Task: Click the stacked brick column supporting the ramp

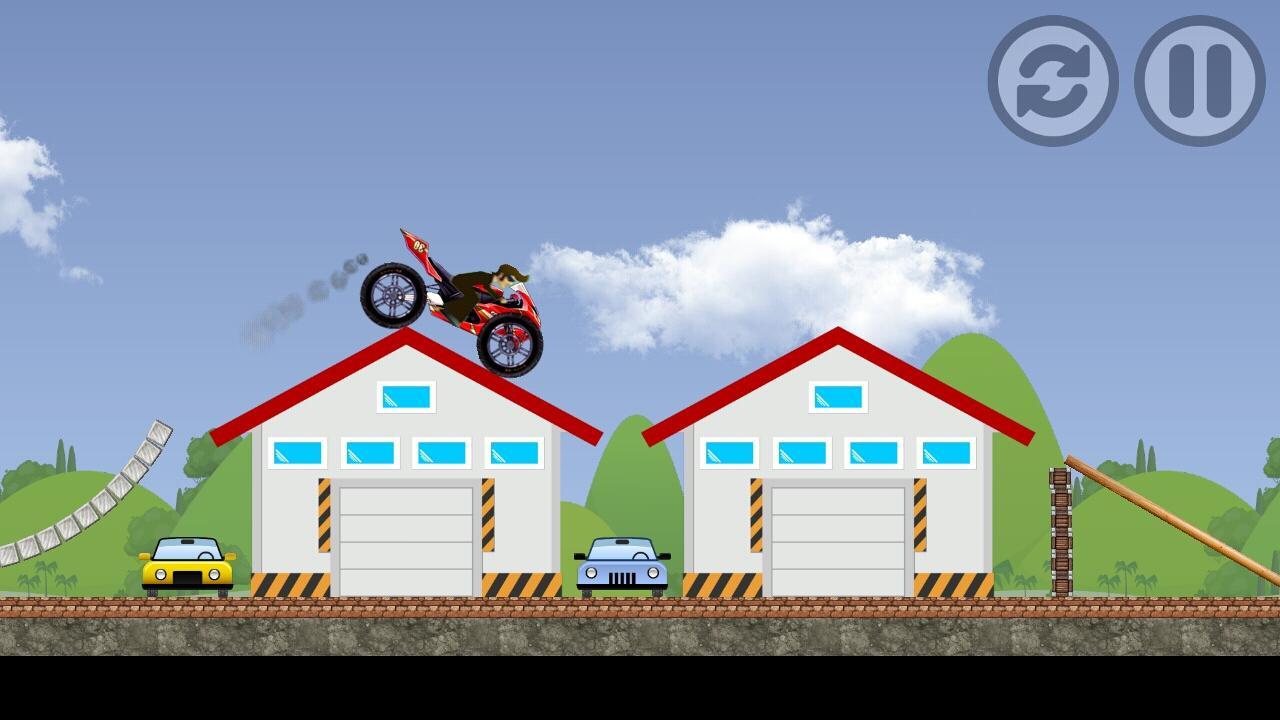Action: click(1060, 530)
